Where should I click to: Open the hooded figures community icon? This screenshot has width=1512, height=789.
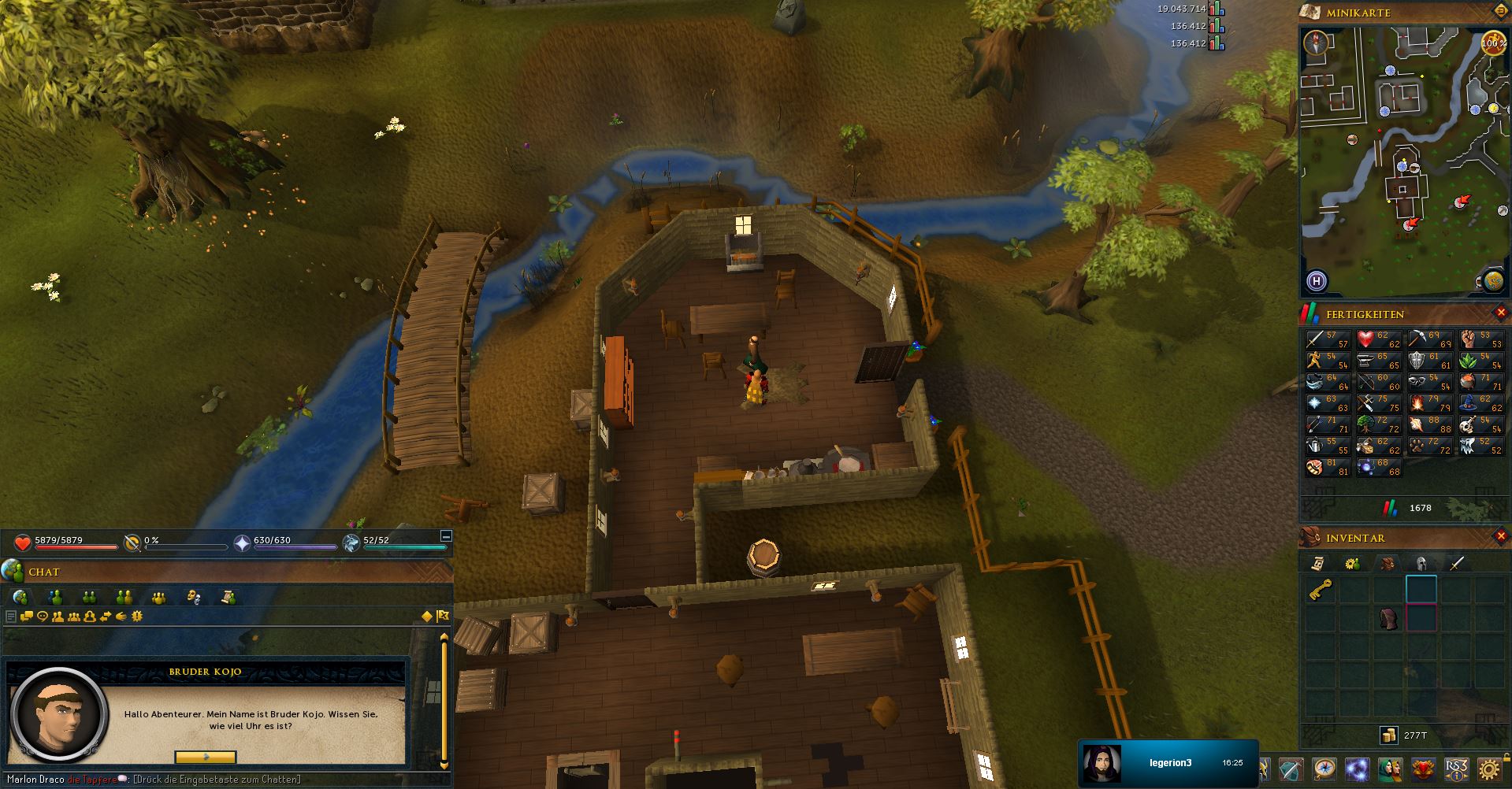pos(1390,769)
